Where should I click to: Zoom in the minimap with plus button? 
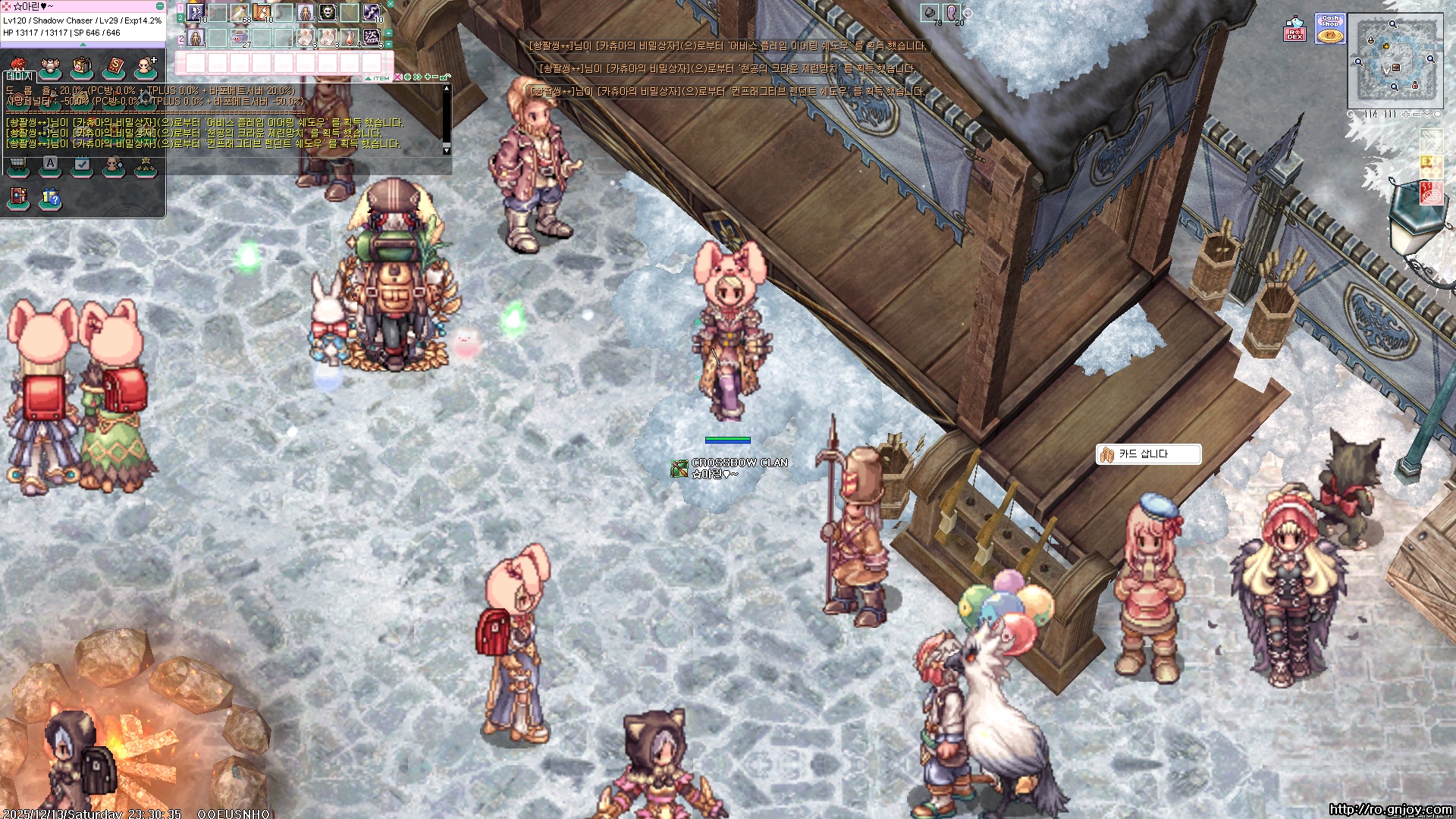1405,115
